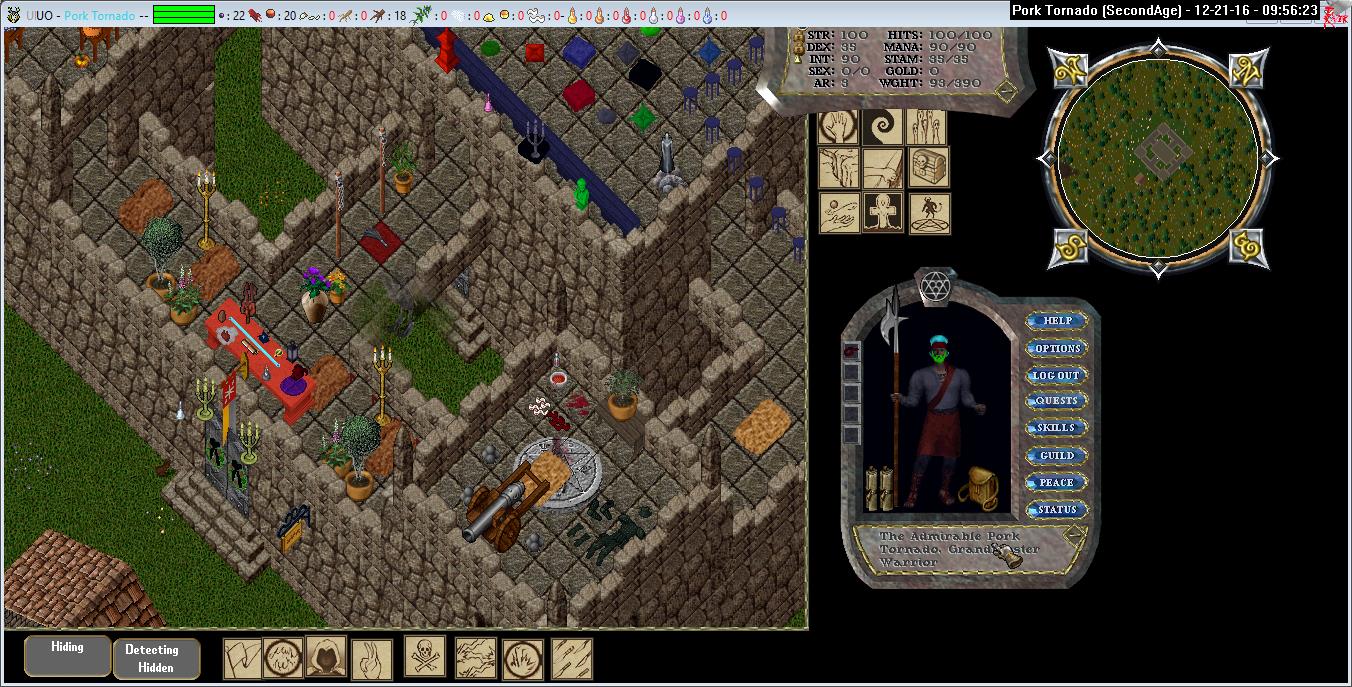Open the Quests log
The width and height of the screenshot is (1352, 687).
(1057, 401)
